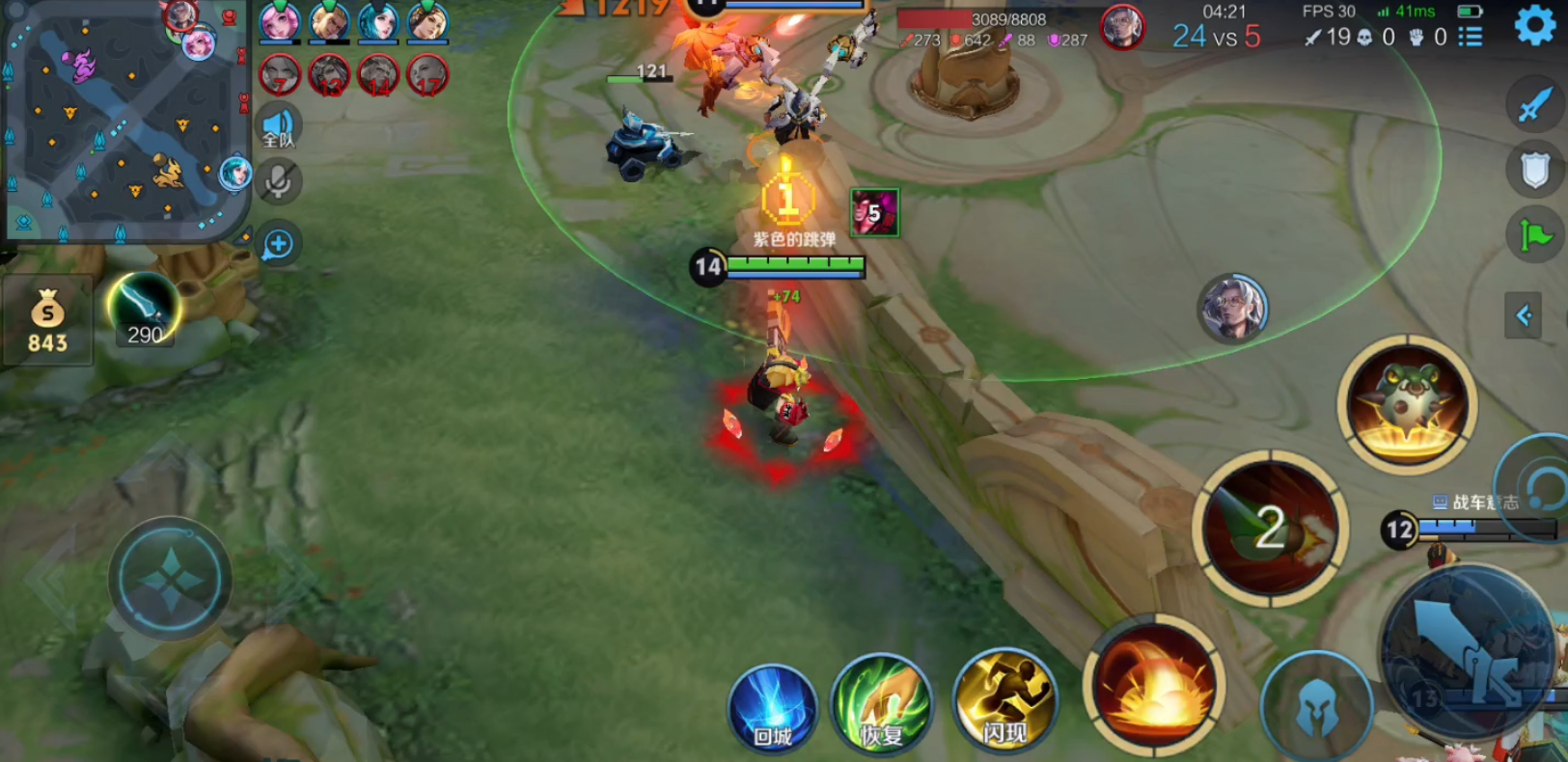
Task: Select the shield defend signal button
Action: click(x=1534, y=171)
